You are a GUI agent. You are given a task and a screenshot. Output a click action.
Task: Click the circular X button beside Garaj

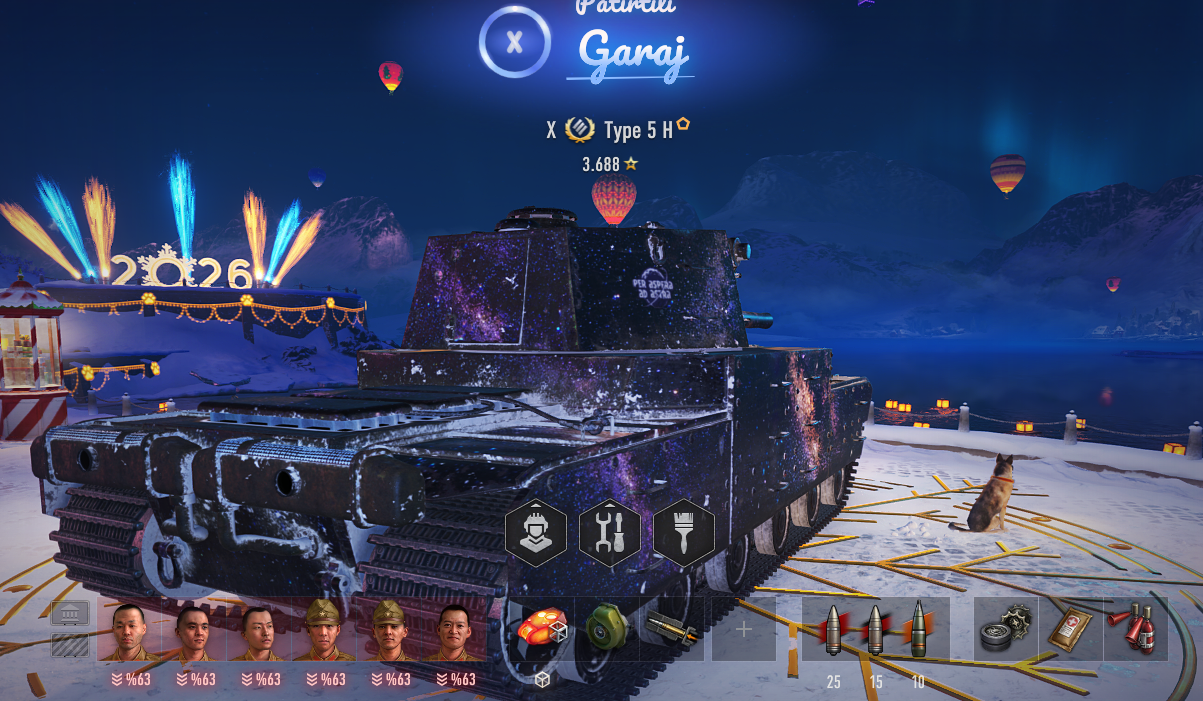pos(515,42)
